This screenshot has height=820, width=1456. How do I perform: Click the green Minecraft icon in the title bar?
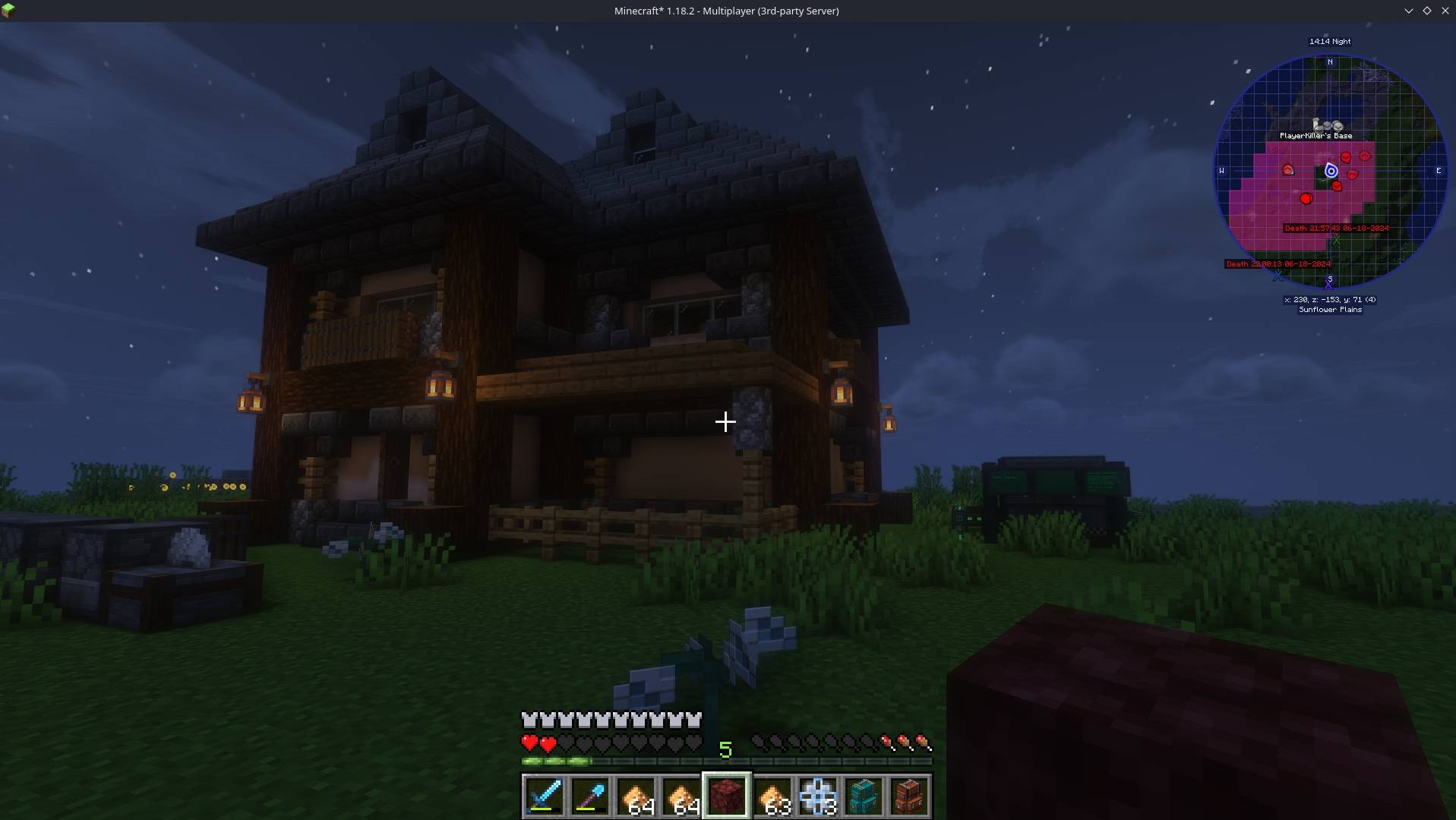tap(8, 11)
